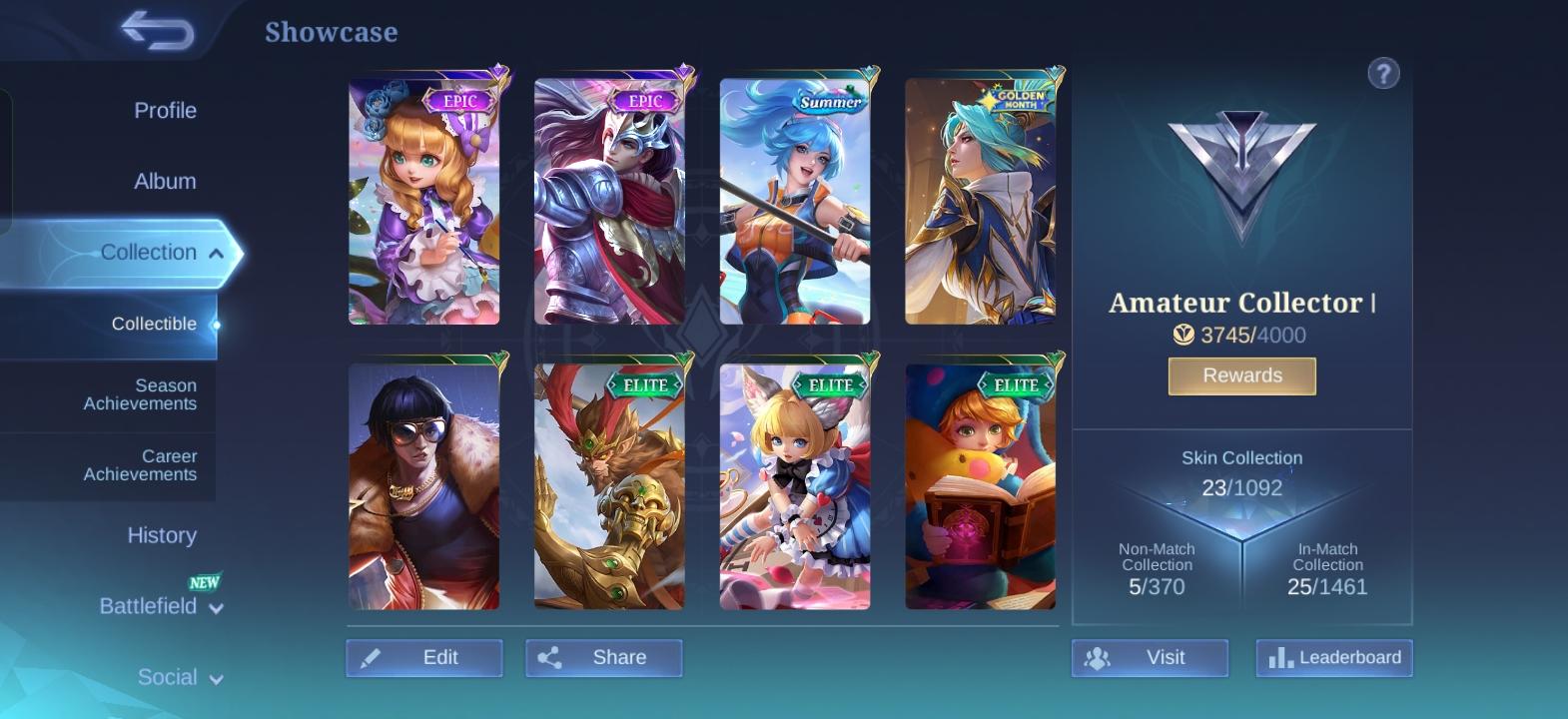
Task: Collapse the Collection section
Action: (x=148, y=252)
